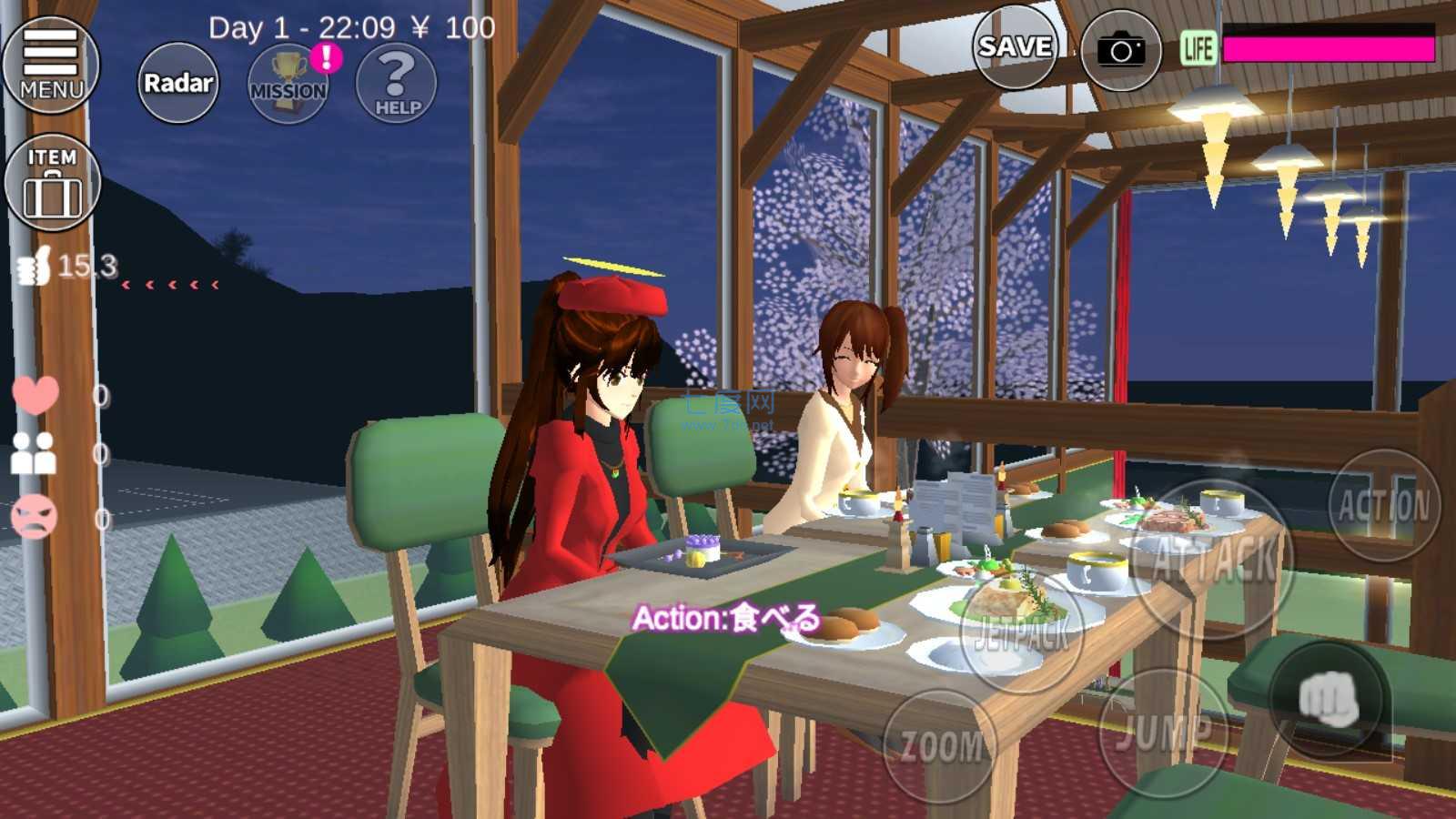Image resolution: width=1456 pixels, height=819 pixels.
Task: Tap the ATTACK button
Action: point(1214,558)
